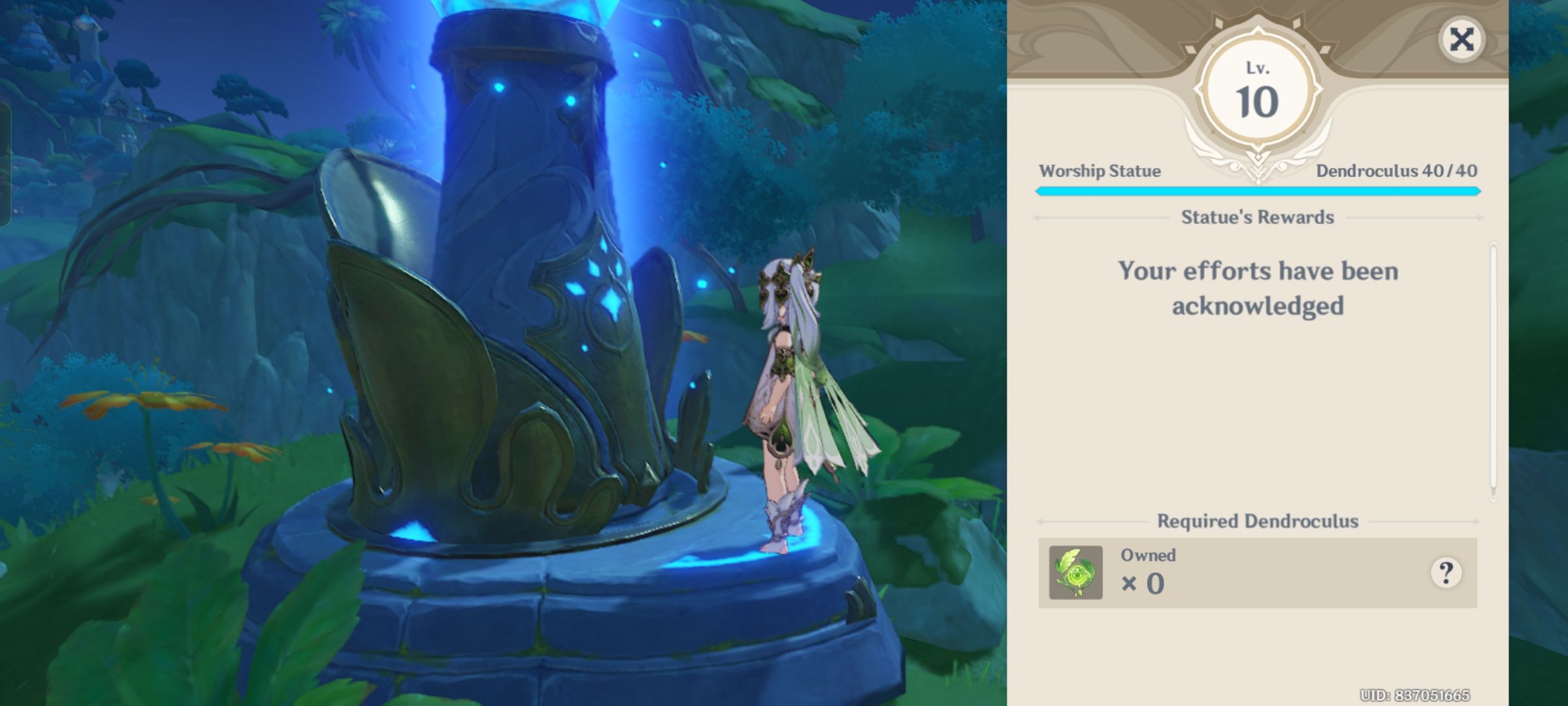Screen dimensions: 1568x706
Task: Expand the Required Dendroculus section
Action: click(x=1256, y=521)
